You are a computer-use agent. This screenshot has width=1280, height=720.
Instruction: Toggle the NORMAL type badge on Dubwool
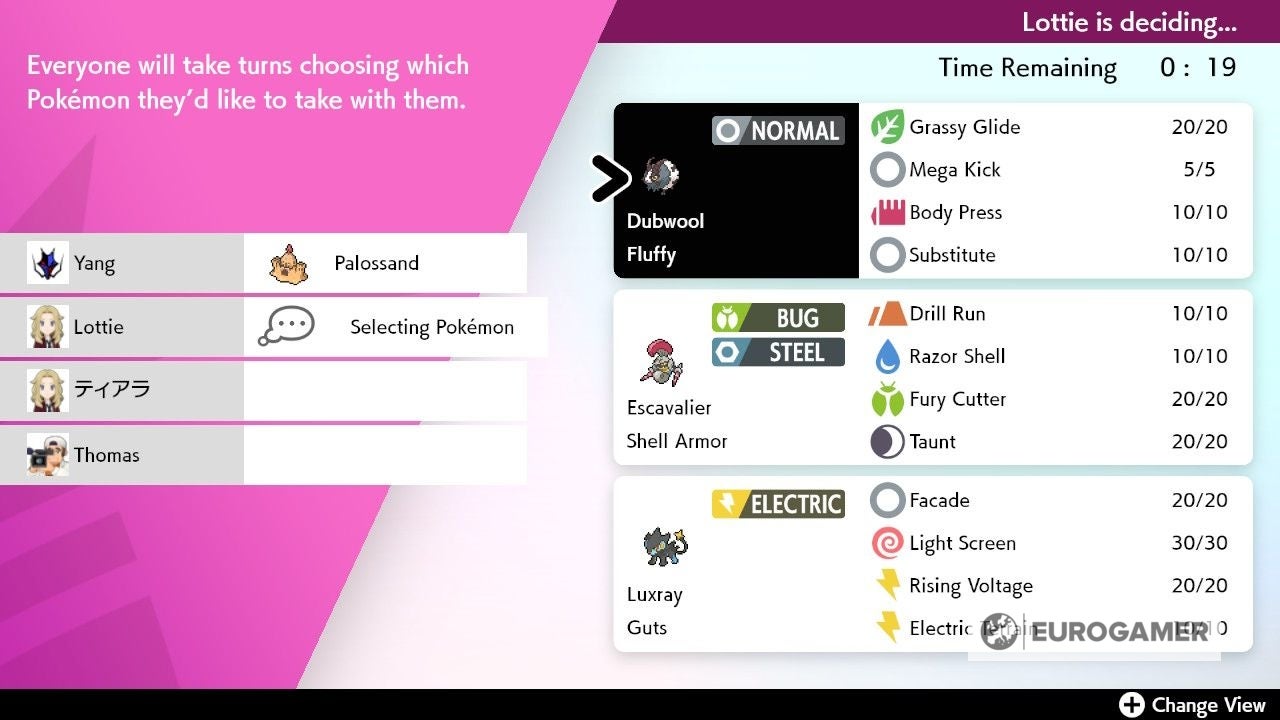click(x=778, y=130)
